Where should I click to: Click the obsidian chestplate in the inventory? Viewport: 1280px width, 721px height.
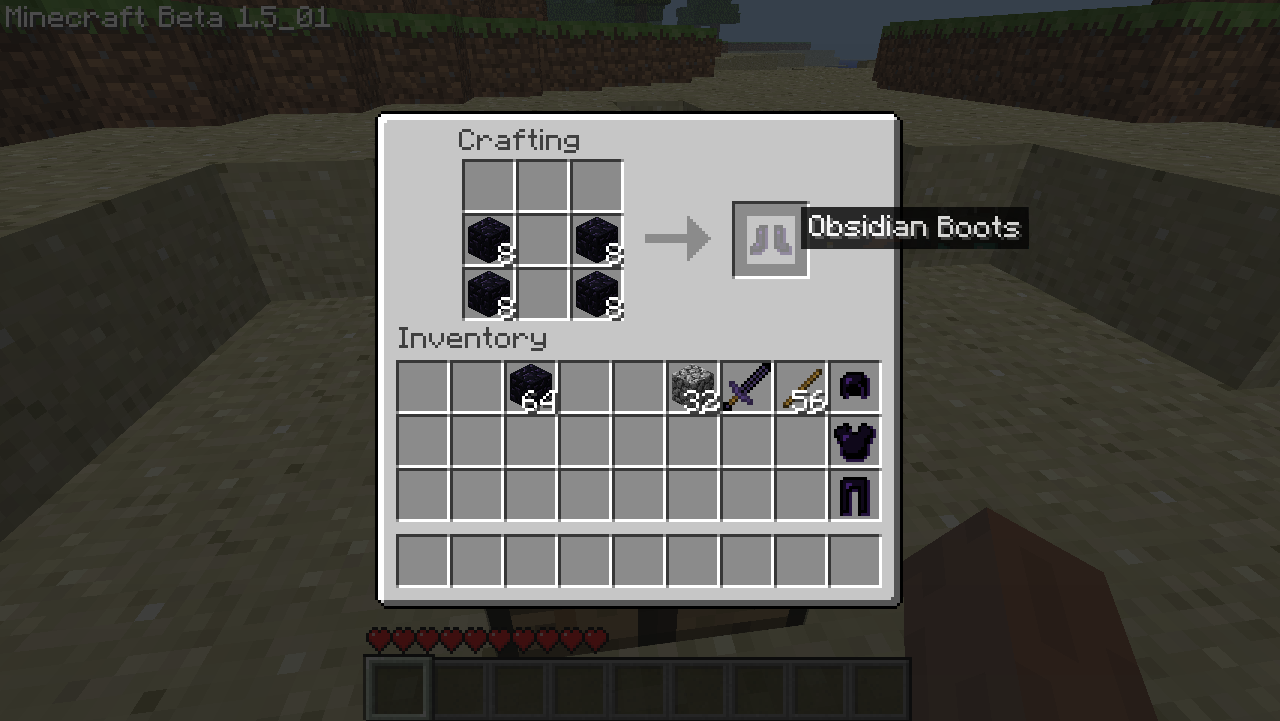click(x=854, y=441)
